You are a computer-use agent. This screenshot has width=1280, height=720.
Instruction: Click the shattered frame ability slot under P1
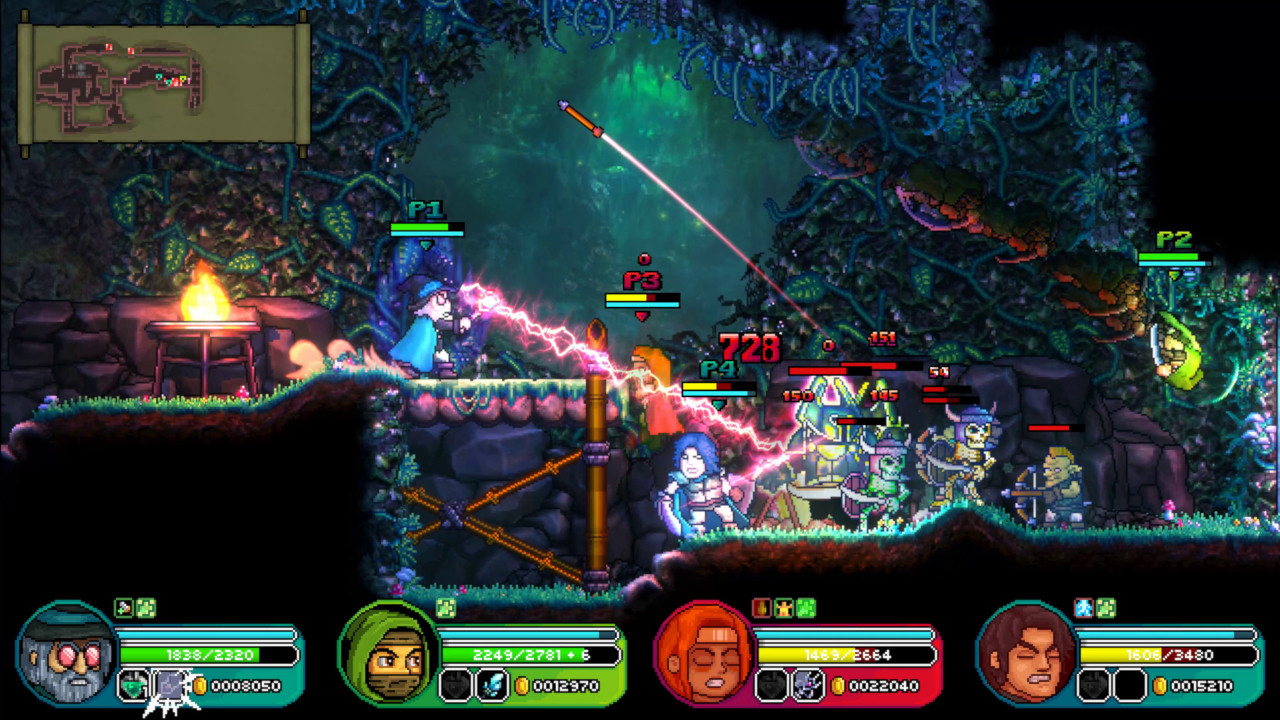169,684
